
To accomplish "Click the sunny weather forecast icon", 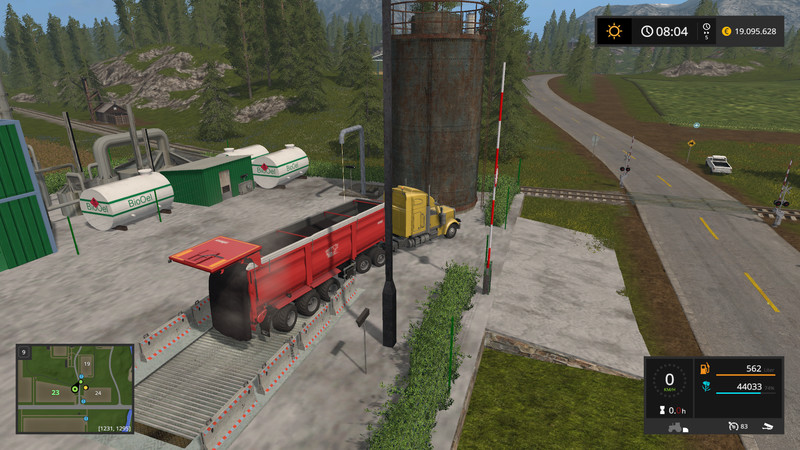I will click(x=613, y=31).
